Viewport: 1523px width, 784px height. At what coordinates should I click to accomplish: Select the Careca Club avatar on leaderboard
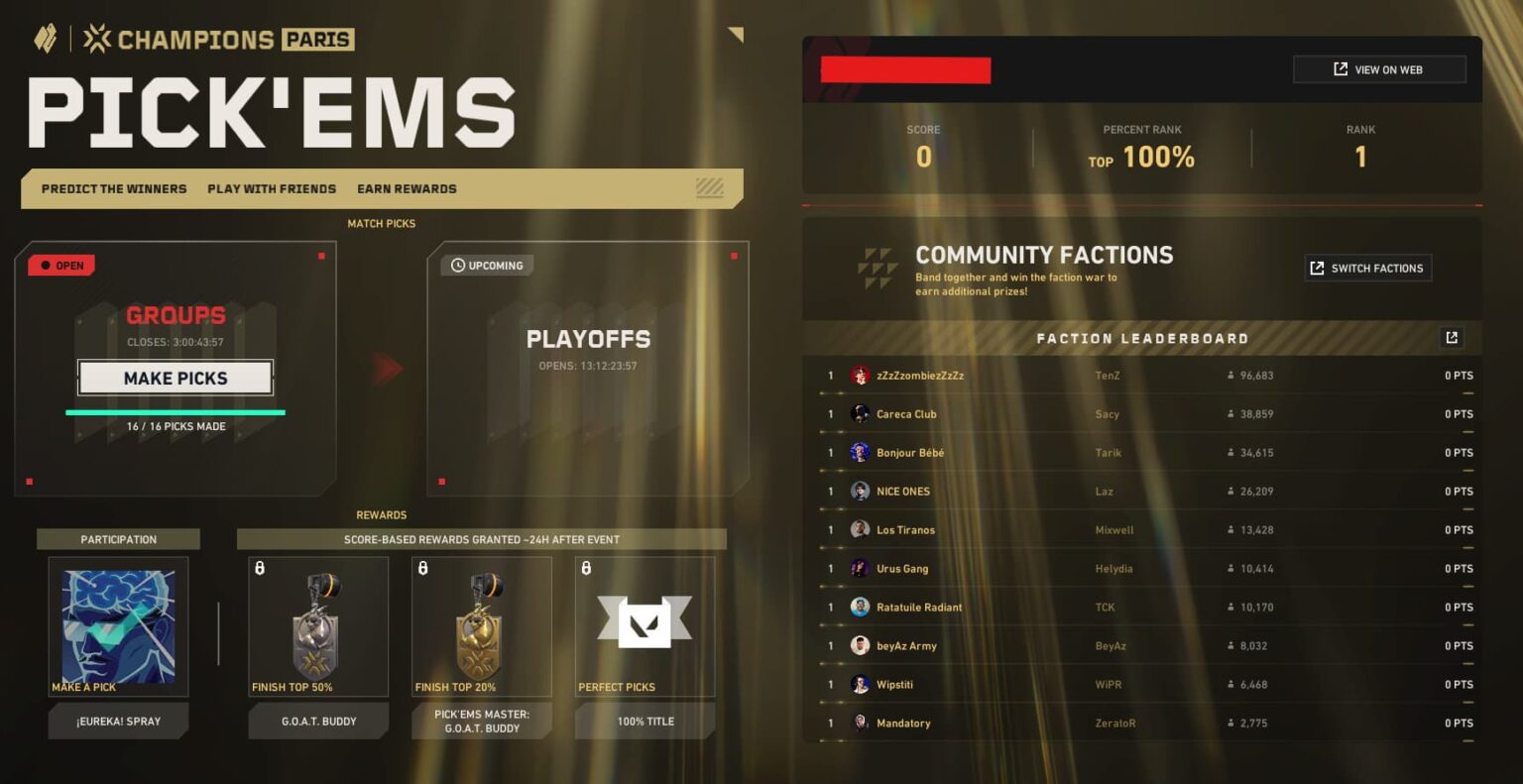(862, 413)
